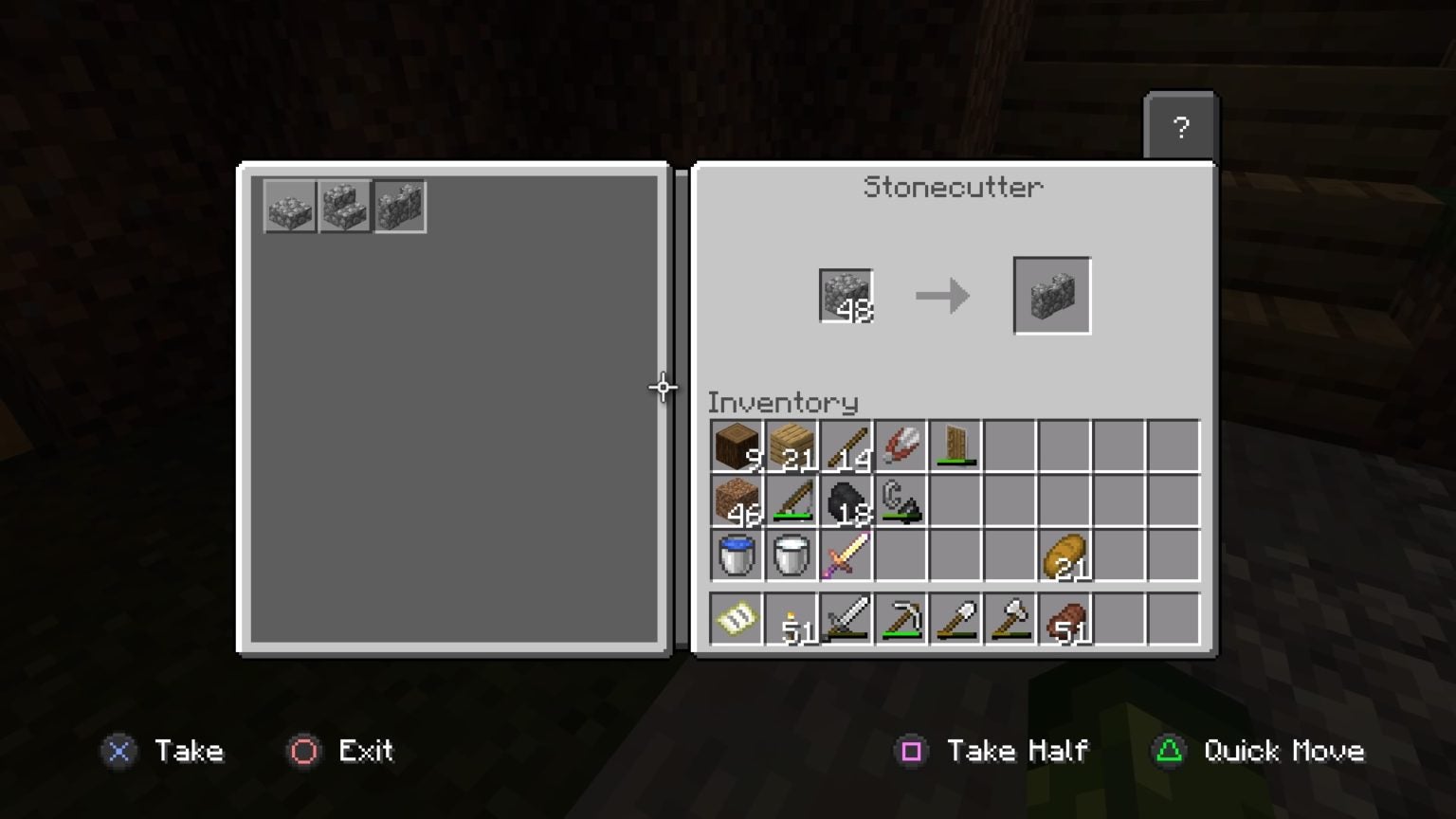Select the dirt block stack

(x=736, y=500)
